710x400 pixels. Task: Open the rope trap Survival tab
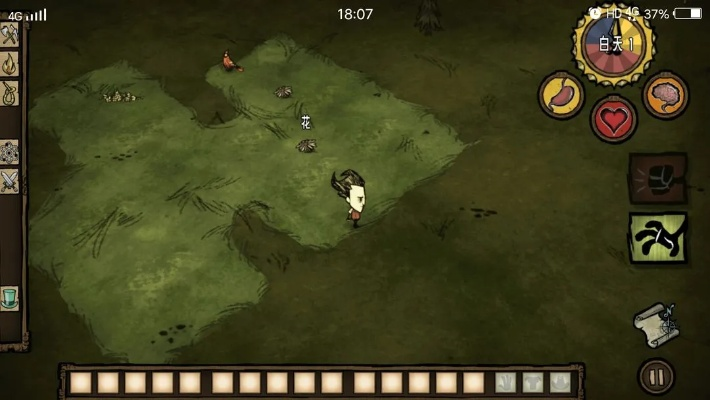pos(10,93)
